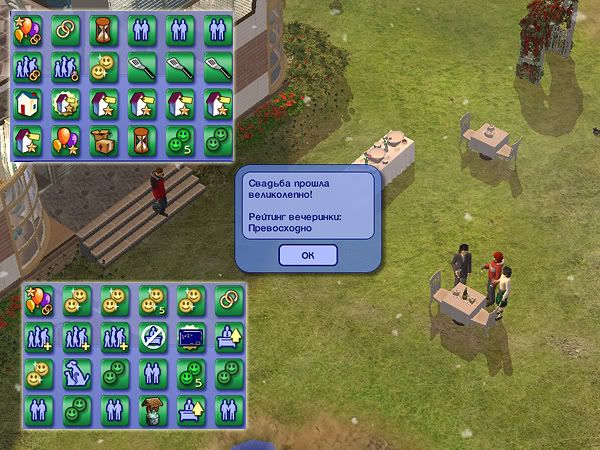This screenshot has height=450, width=600.
Task: Confirm the wedding party dialog with OK
Action: click(x=307, y=254)
